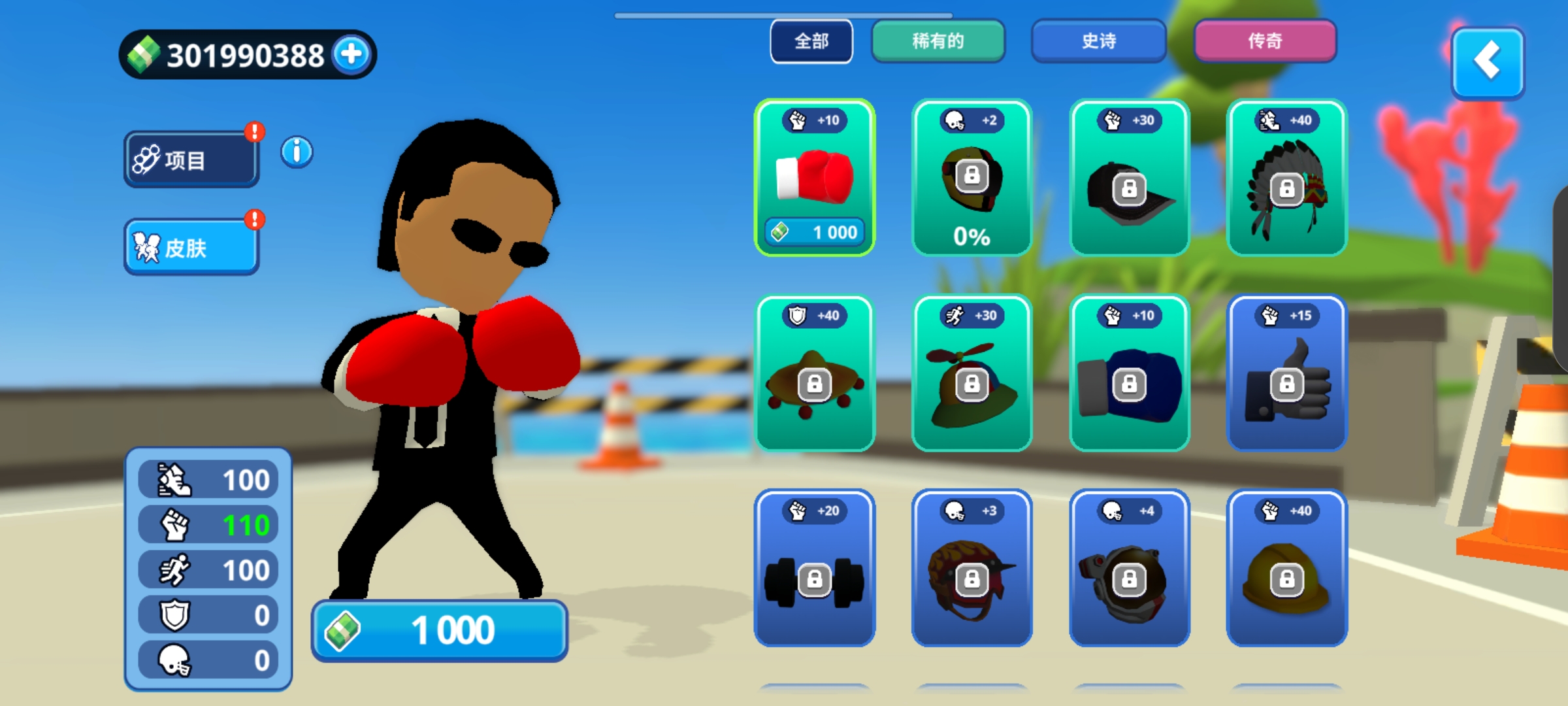Open the 皮肤 skins section
The image size is (1568, 706).
(191, 247)
